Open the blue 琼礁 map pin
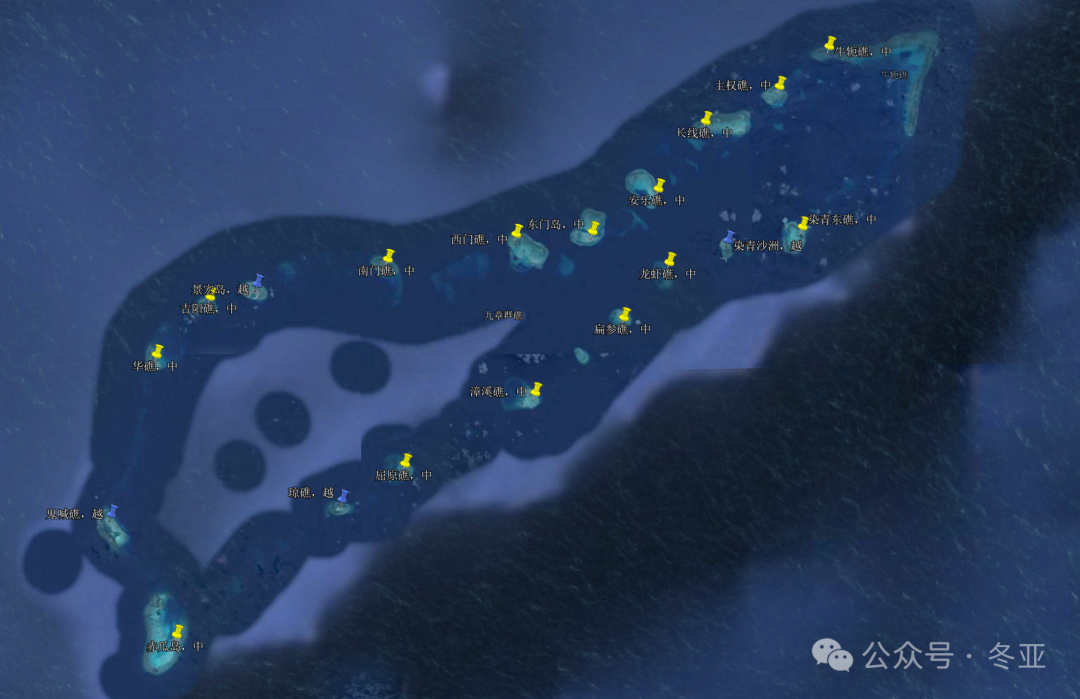 (x=343, y=496)
